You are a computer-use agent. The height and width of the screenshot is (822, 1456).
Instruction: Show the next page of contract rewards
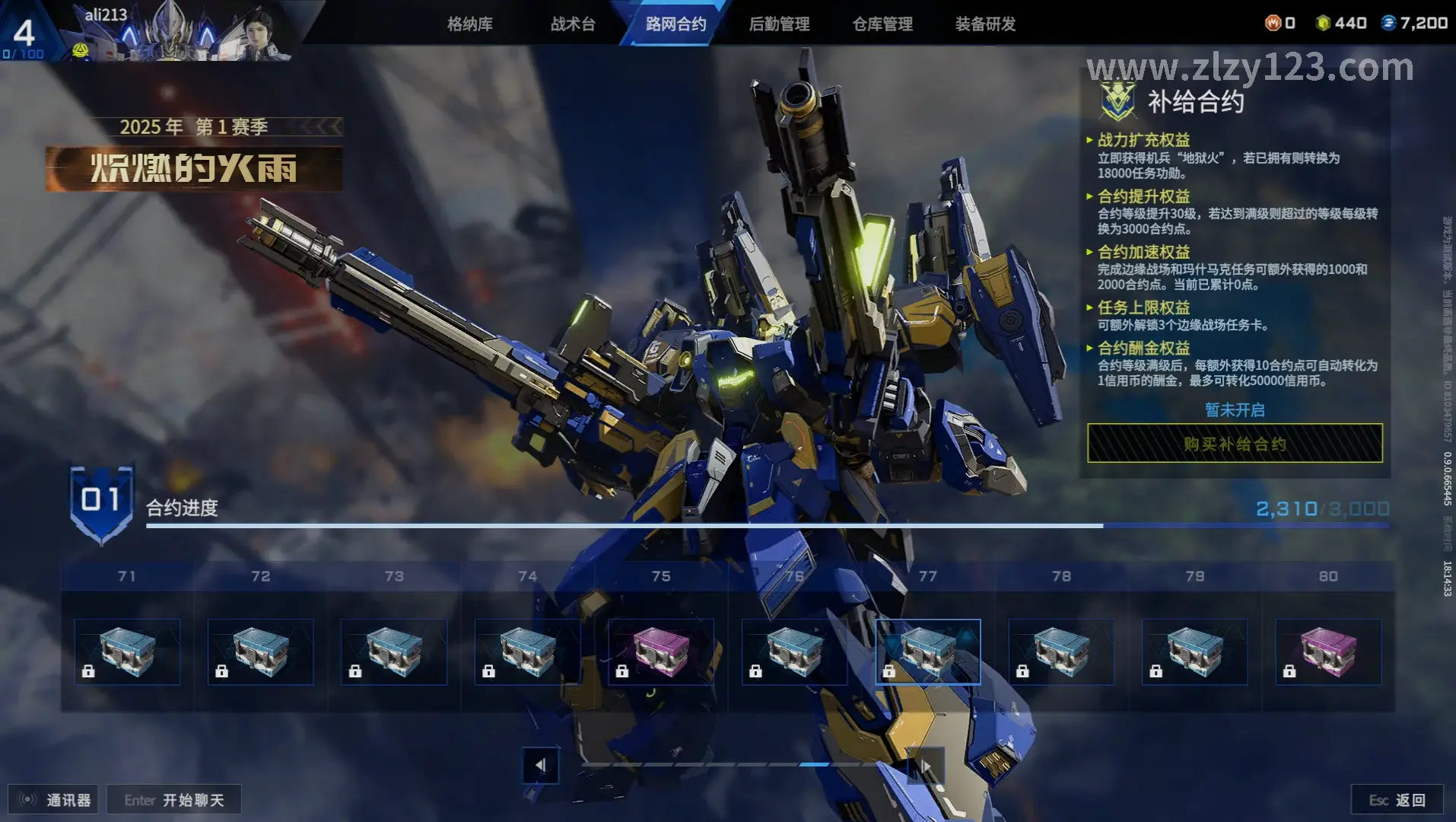[x=925, y=765]
